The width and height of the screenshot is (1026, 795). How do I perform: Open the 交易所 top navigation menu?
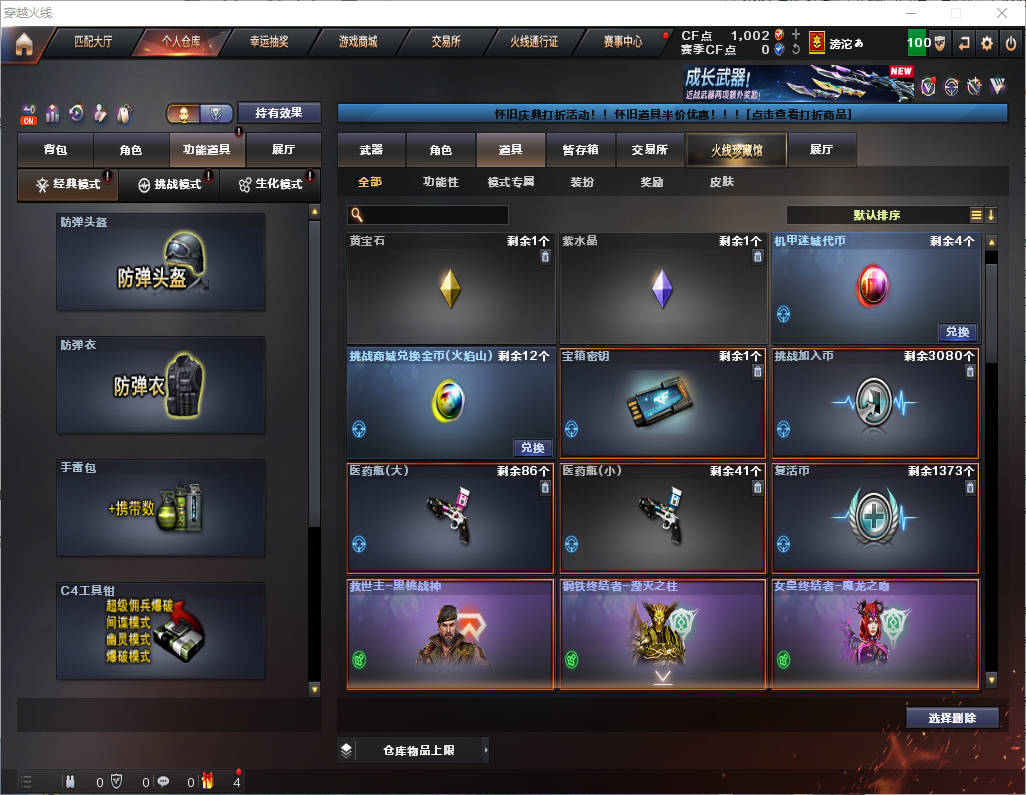coord(446,42)
